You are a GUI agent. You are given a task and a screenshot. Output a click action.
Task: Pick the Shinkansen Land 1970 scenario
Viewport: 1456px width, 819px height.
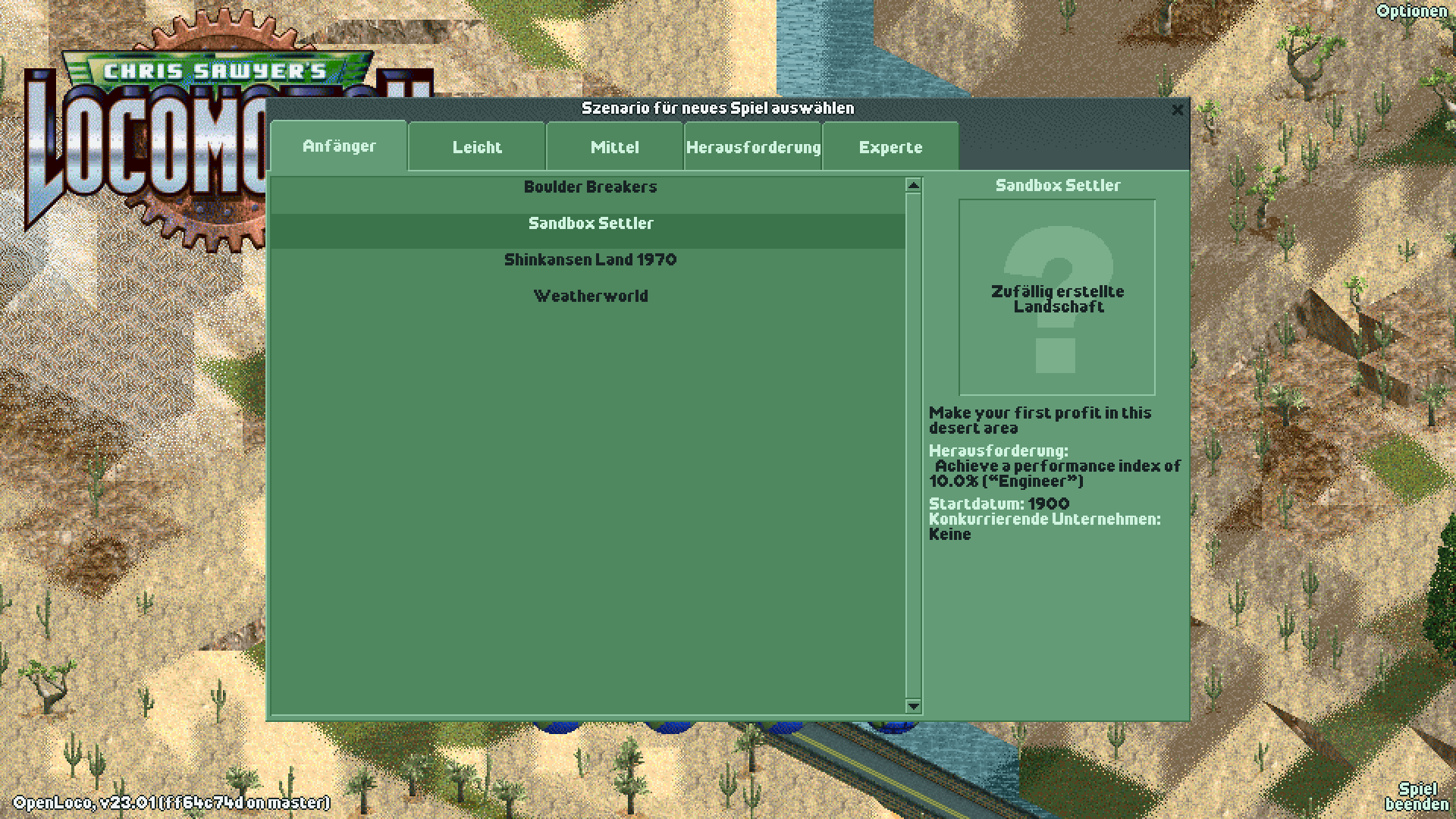point(591,259)
